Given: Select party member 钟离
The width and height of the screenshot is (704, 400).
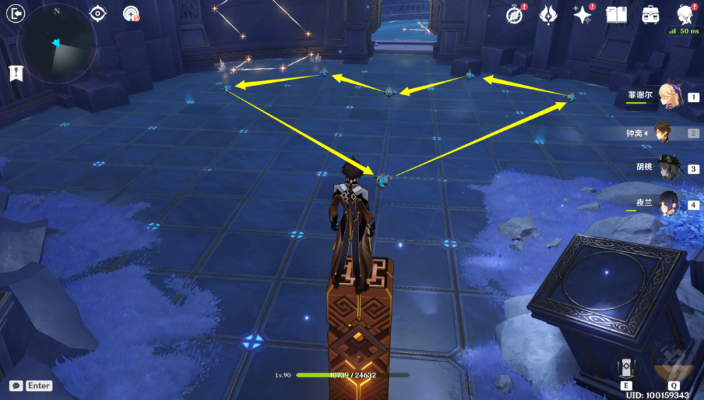Looking at the screenshot, I should click(664, 132).
